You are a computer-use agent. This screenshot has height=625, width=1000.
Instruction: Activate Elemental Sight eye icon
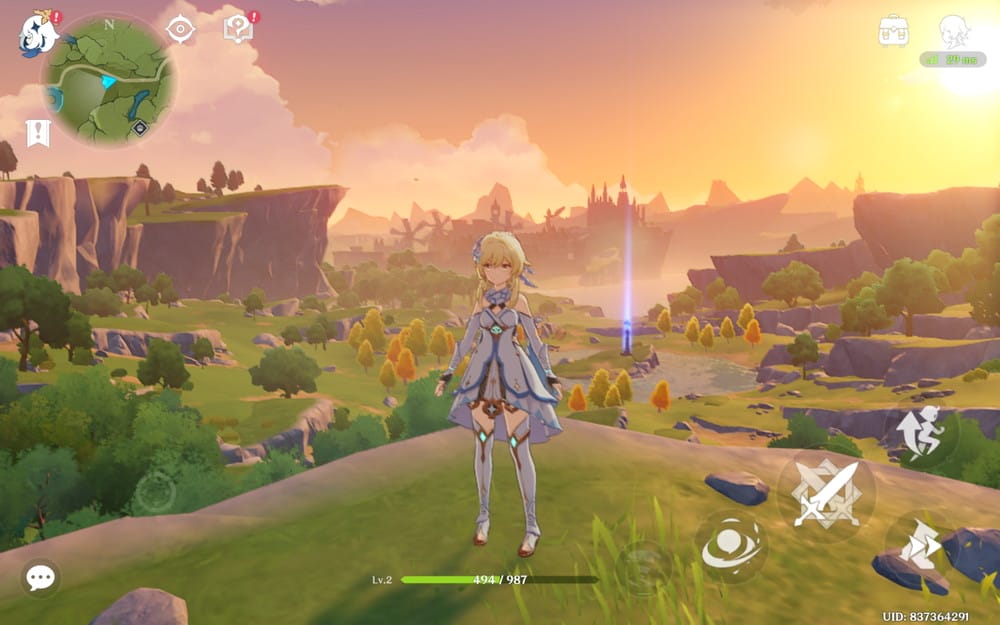click(x=180, y=29)
